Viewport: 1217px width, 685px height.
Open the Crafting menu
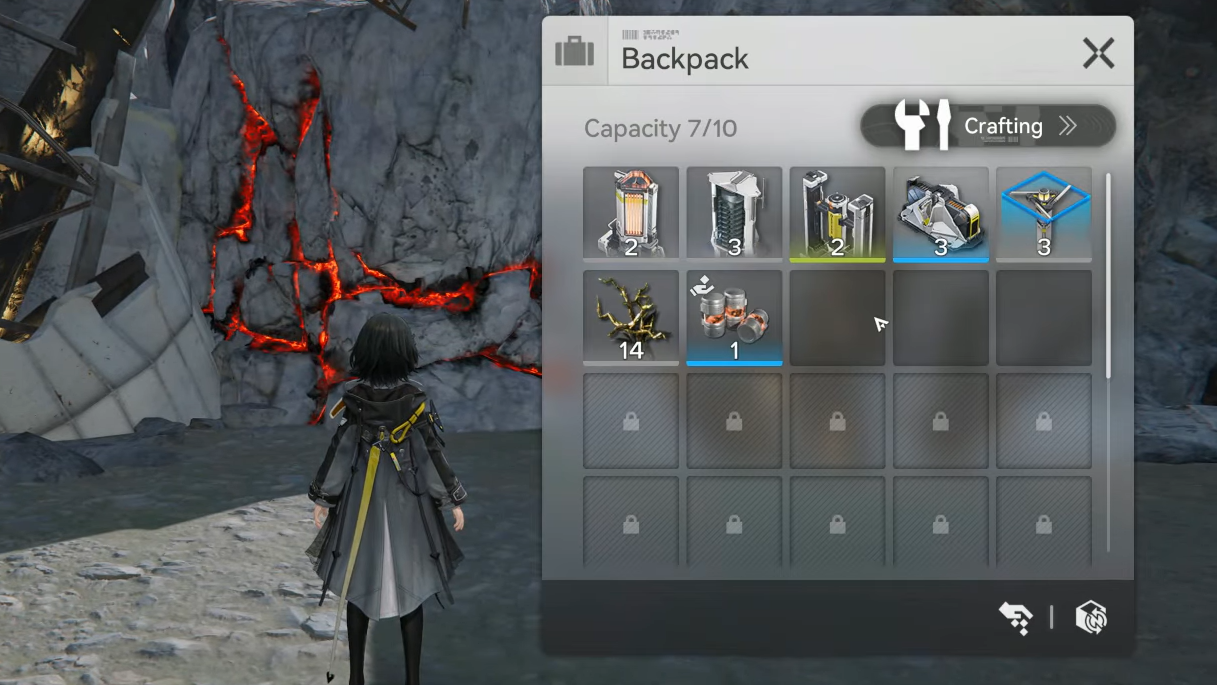point(988,126)
